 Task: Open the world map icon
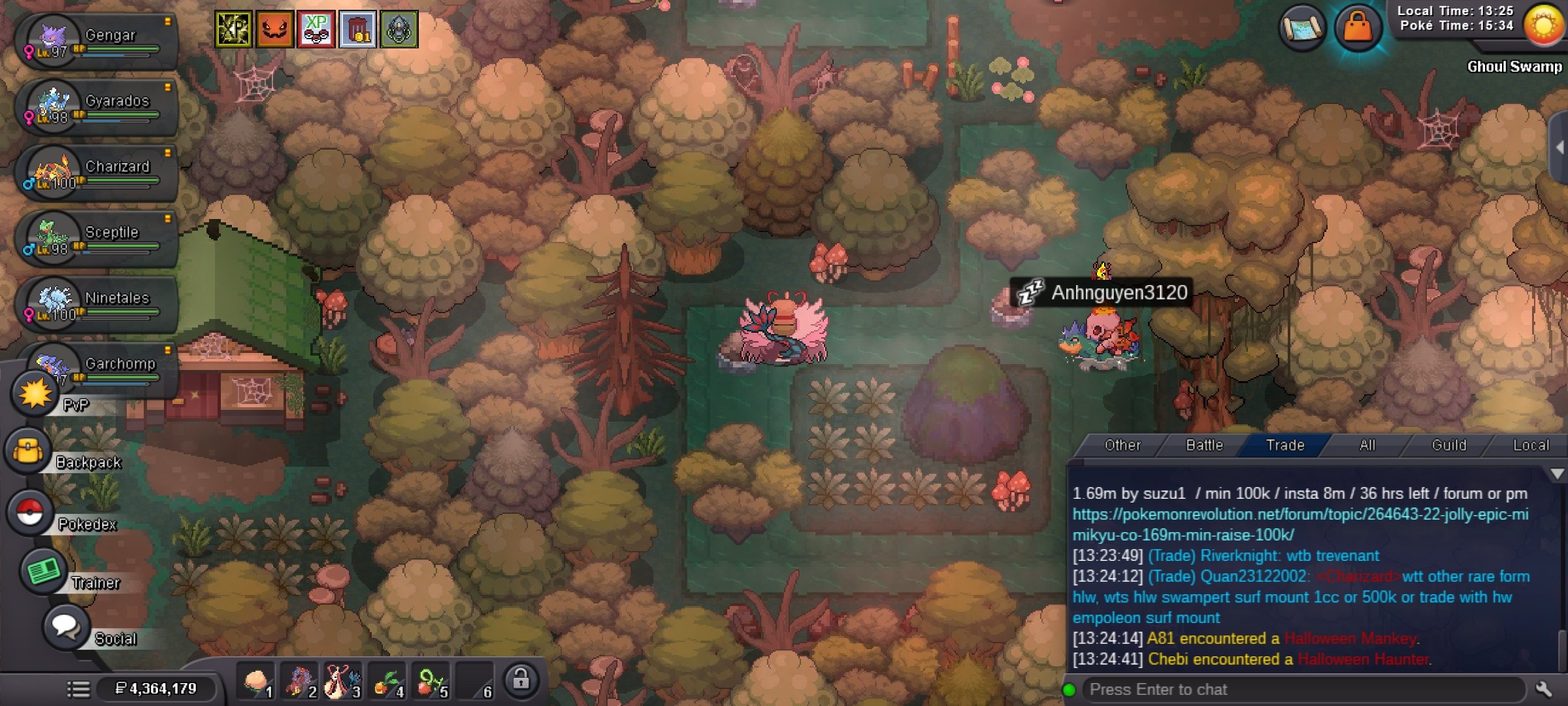1302,28
